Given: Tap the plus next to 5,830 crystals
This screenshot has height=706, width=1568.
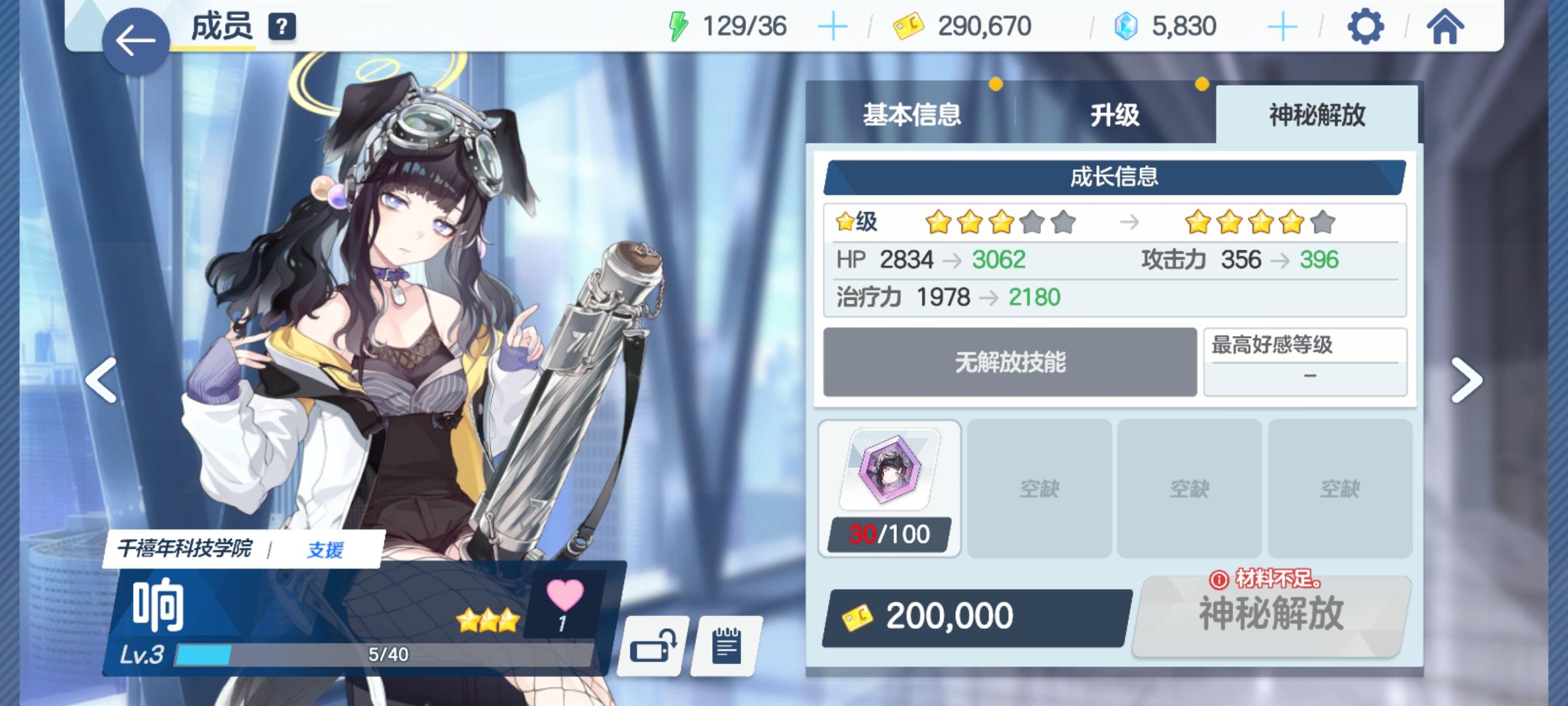Looking at the screenshot, I should (1282, 26).
